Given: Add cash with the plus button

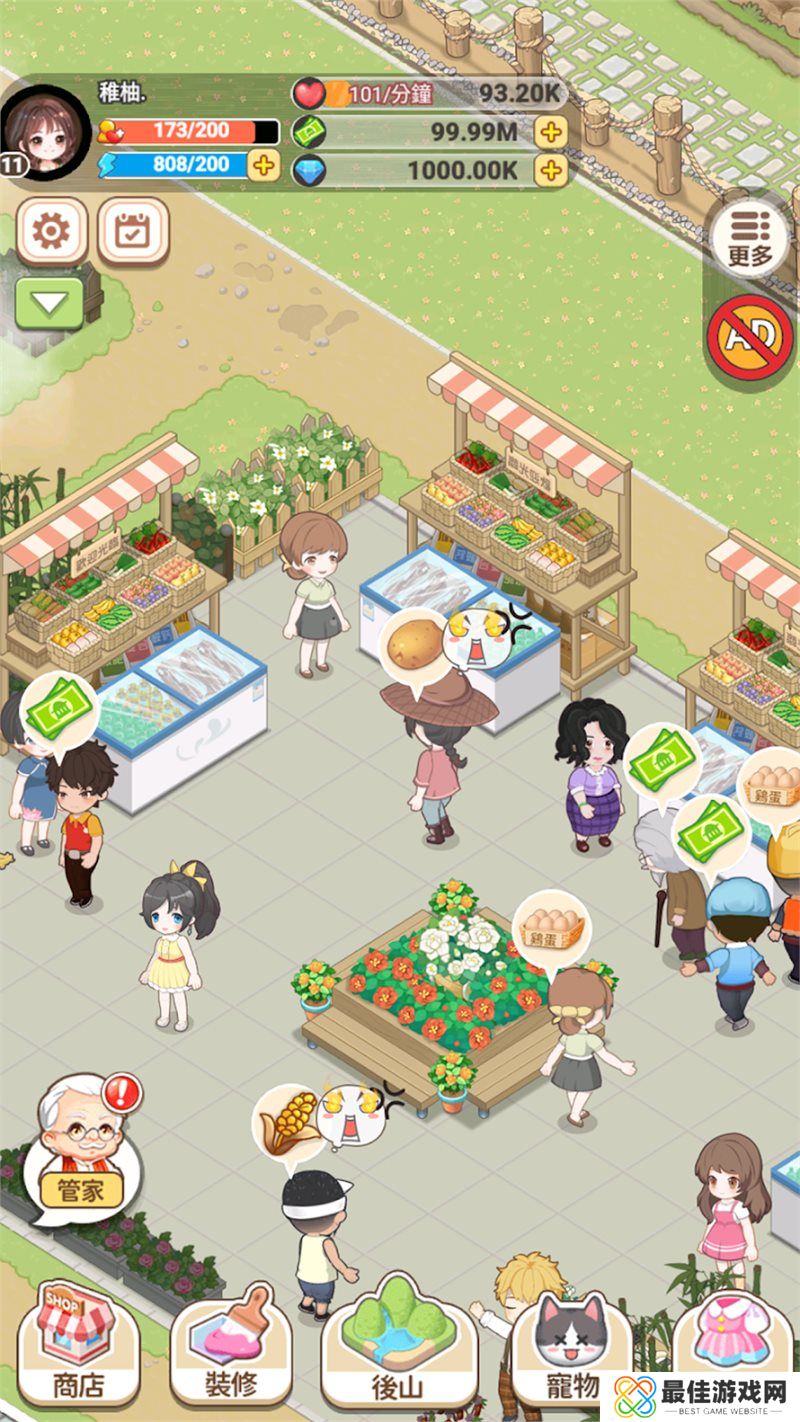Looking at the screenshot, I should point(550,131).
